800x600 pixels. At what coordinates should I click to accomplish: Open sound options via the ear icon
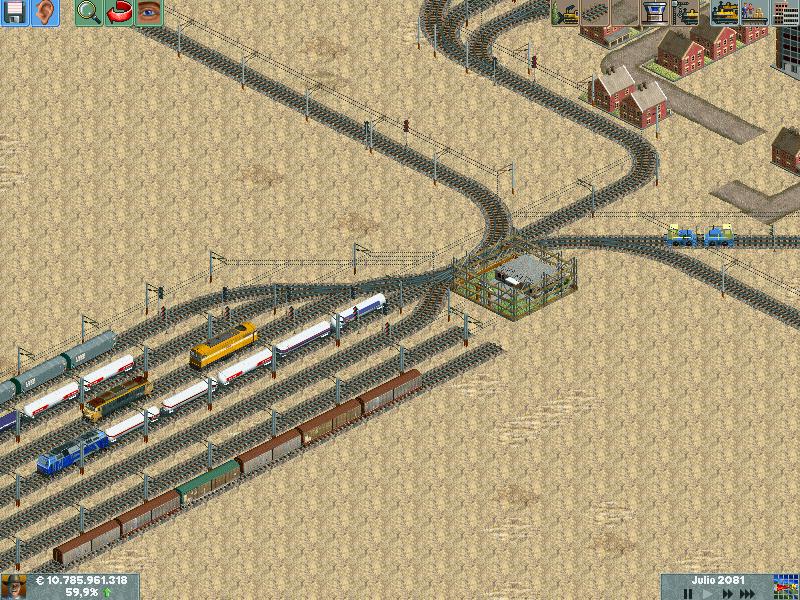pos(45,13)
